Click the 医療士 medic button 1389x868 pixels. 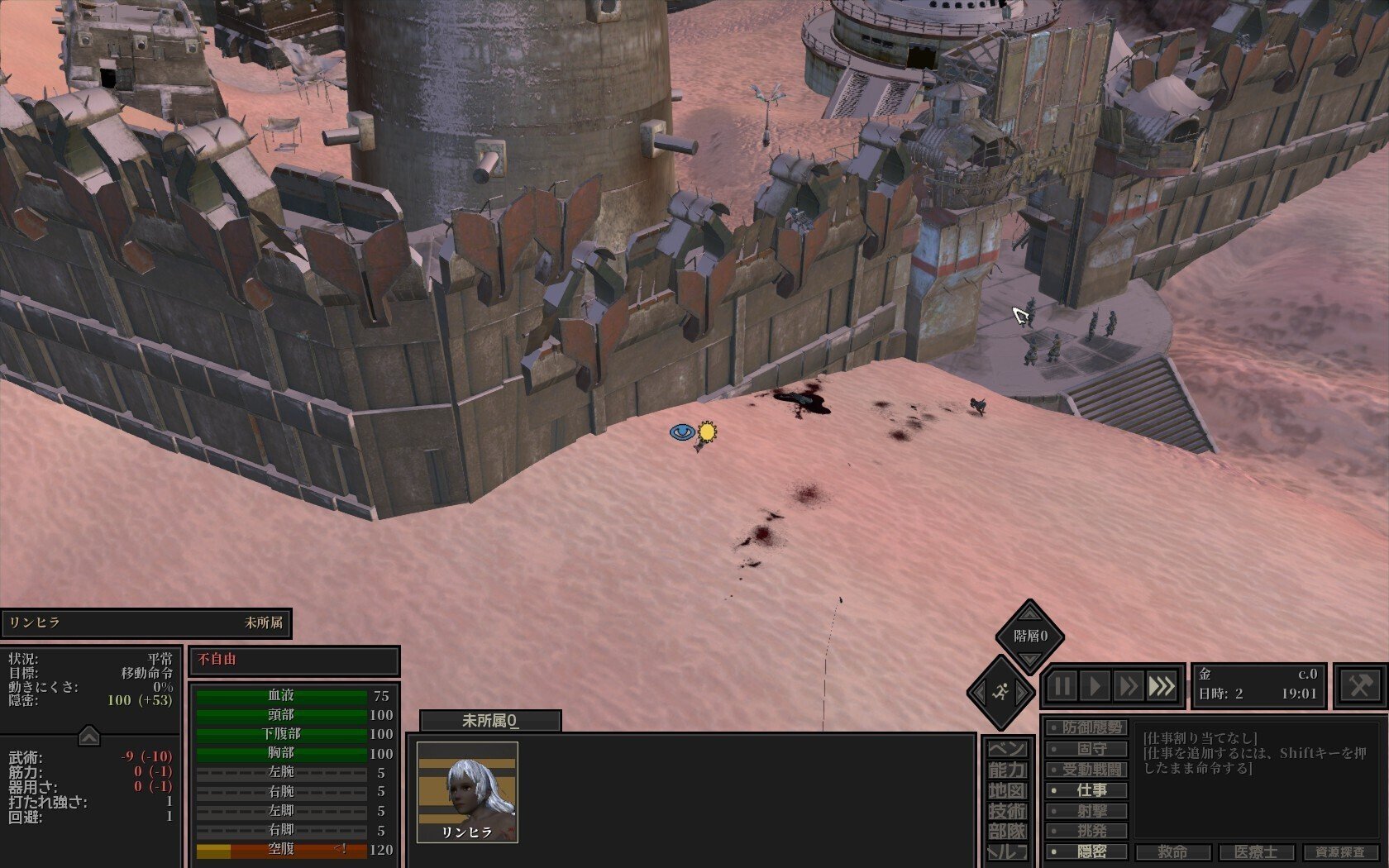pos(1256,852)
